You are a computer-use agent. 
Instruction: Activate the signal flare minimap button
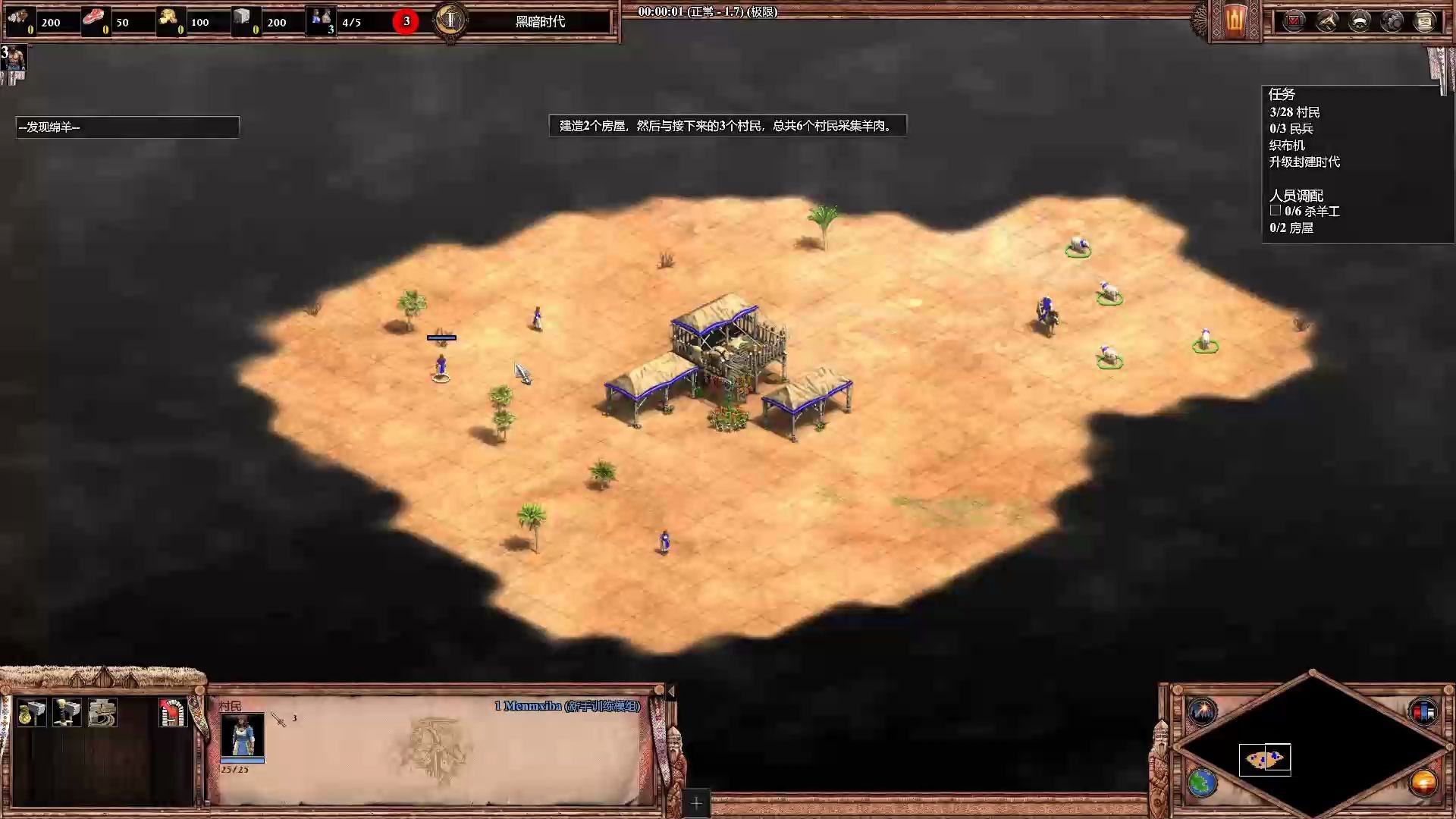[1202, 711]
